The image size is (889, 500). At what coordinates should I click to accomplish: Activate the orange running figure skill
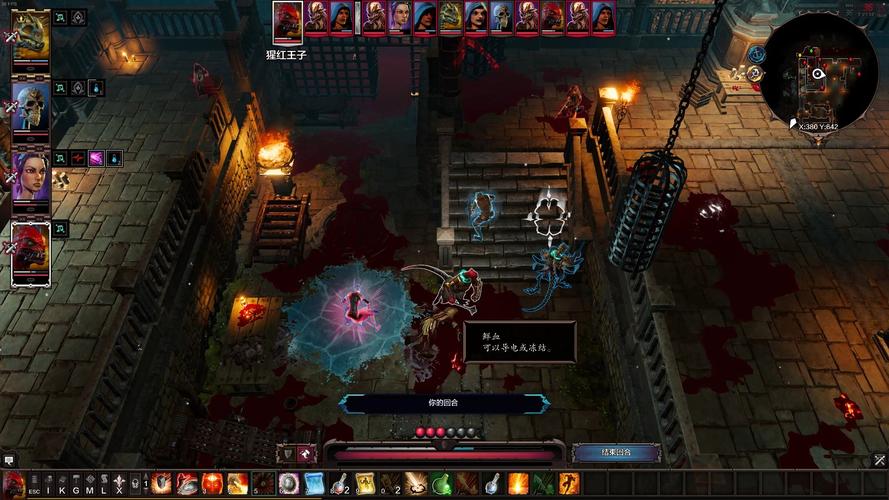point(568,484)
